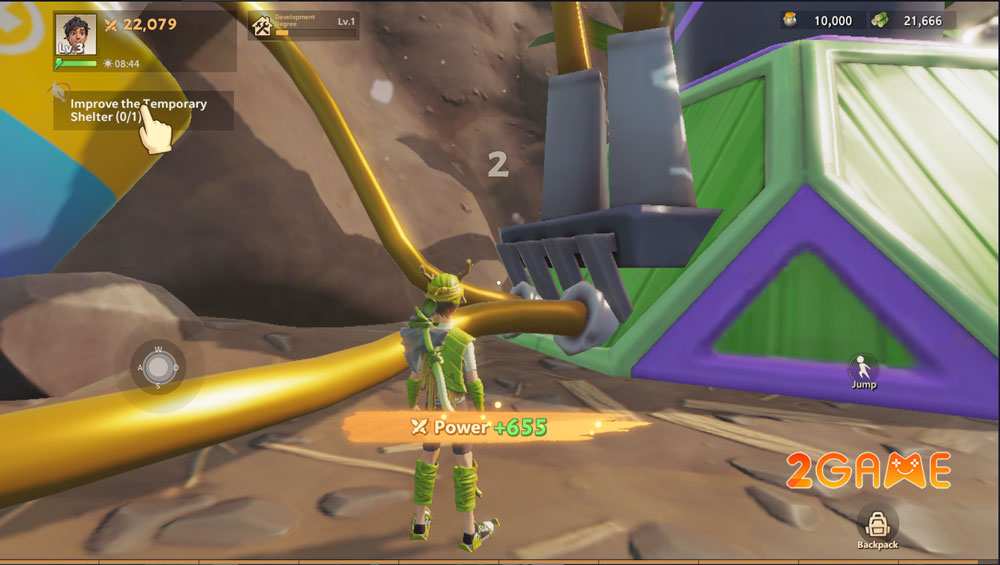Open the Backpack
Viewport: 1000px width, 565px height.
(x=877, y=527)
